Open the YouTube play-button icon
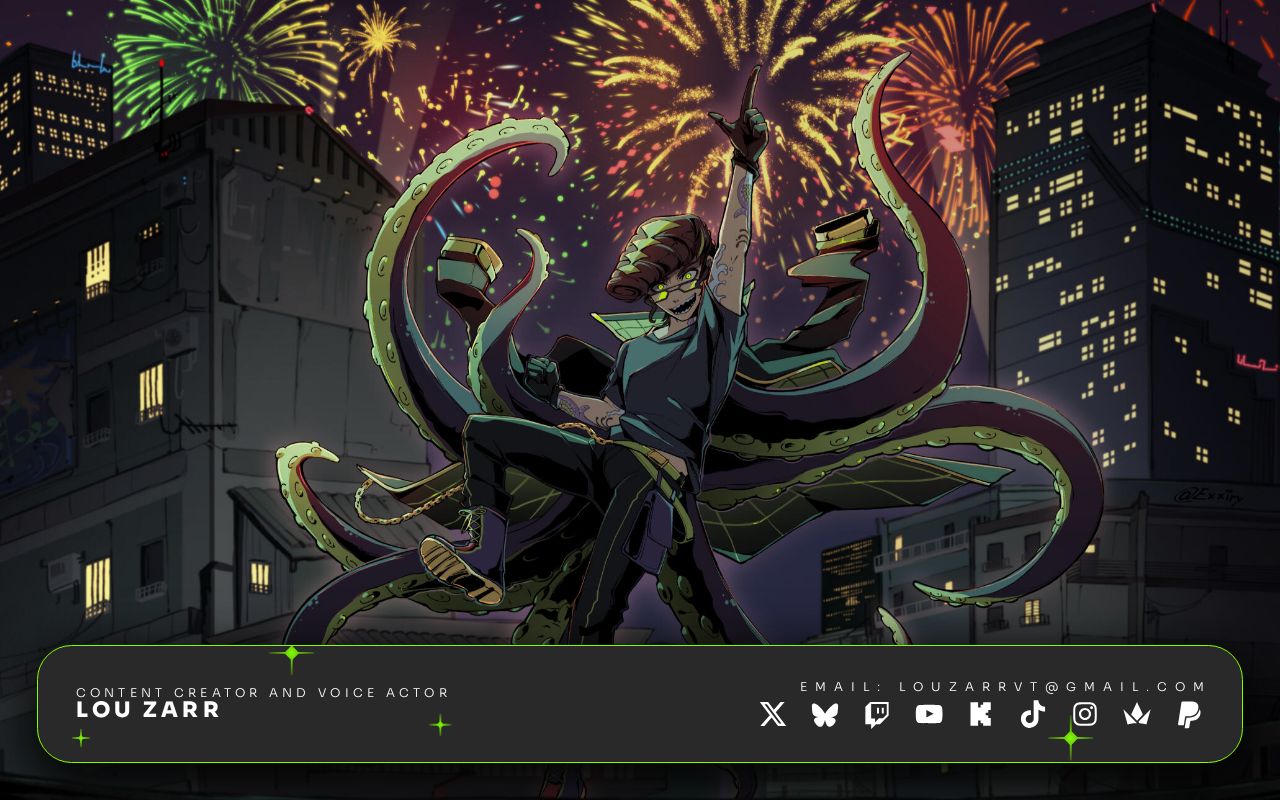The height and width of the screenshot is (800, 1280). 929,714
